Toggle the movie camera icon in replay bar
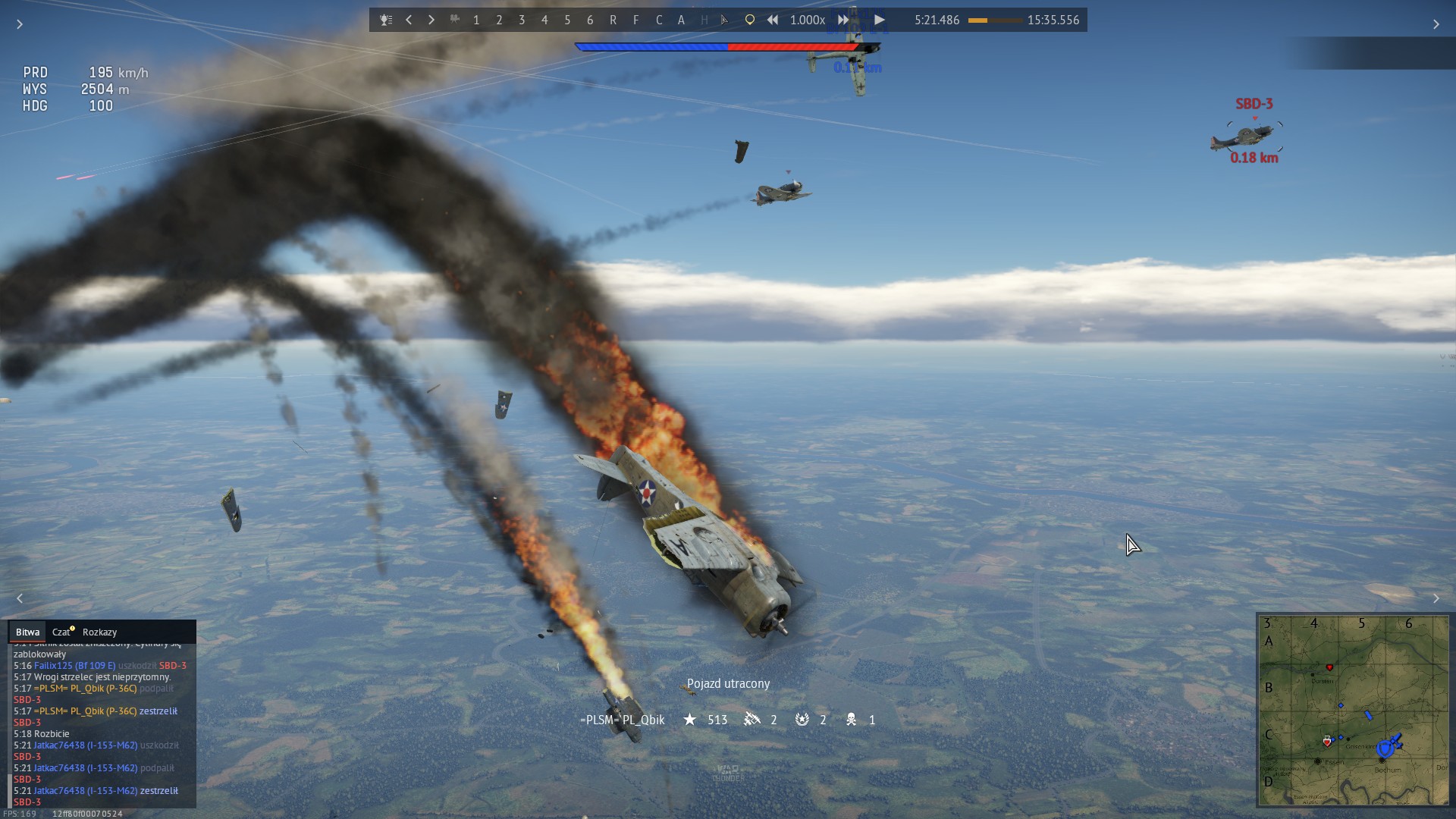Image resolution: width=1456 pixels, height=819 pixels. (454, 20)
